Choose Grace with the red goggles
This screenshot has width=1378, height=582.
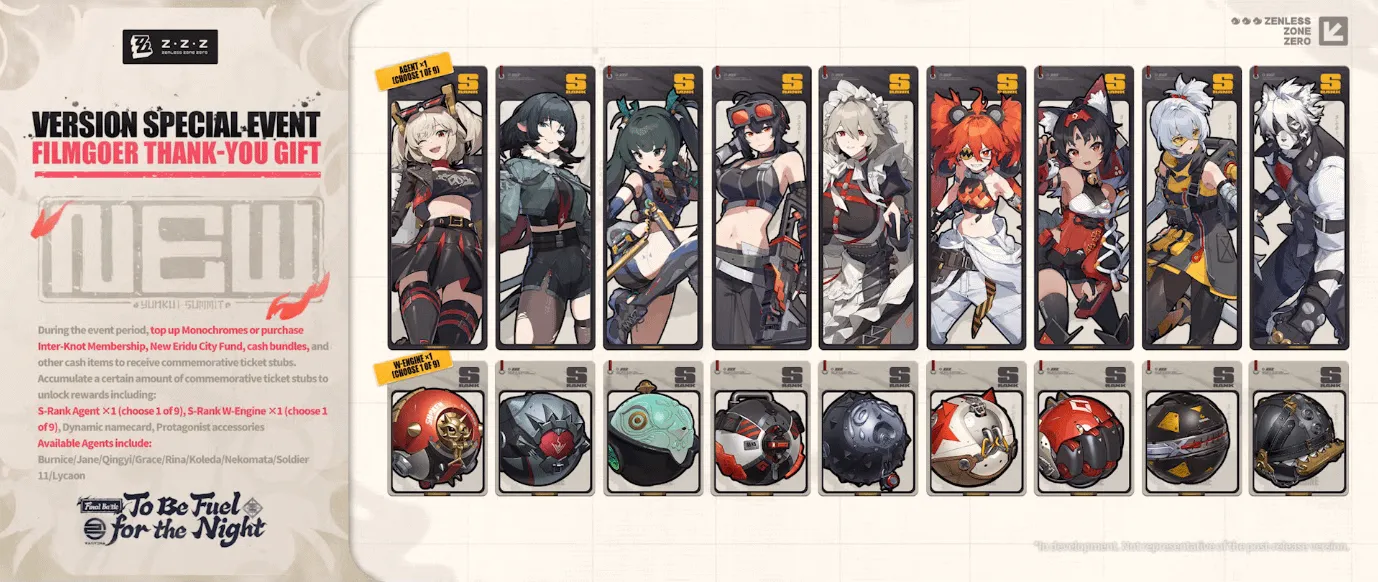(x=761, y=208)
